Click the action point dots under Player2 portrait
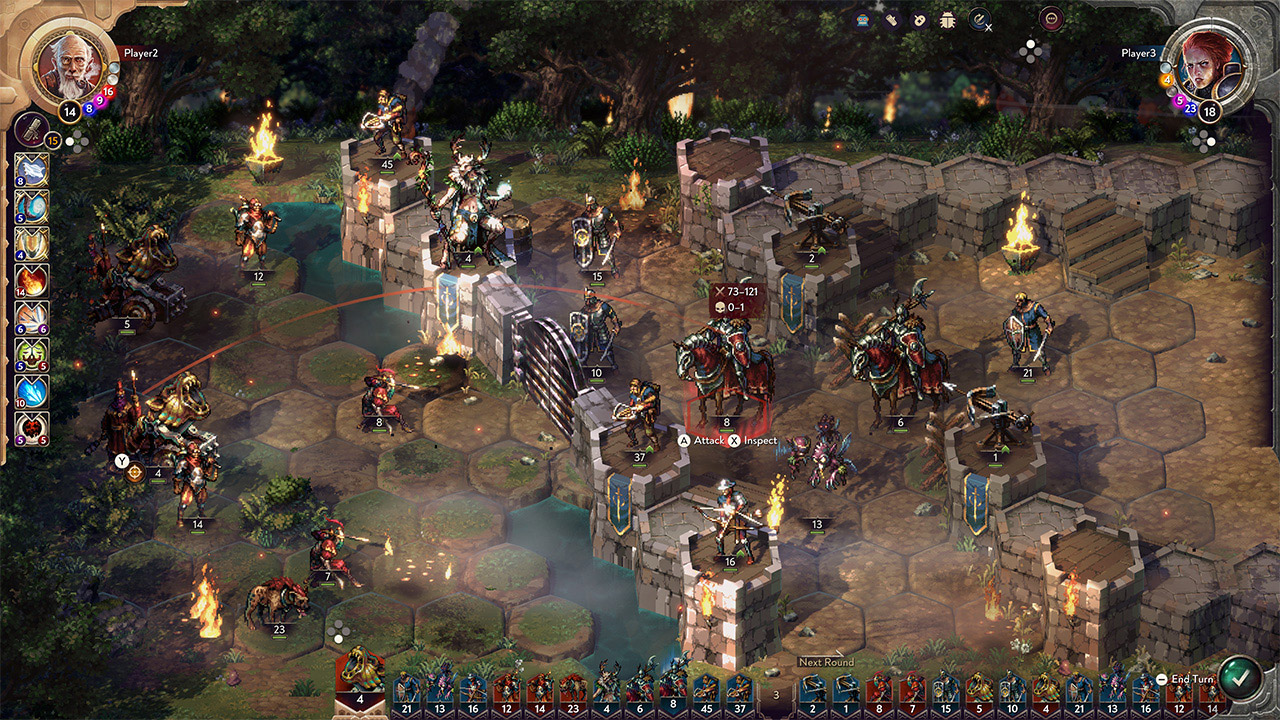This screenshot has height=720, width=1280. point(77,140)
